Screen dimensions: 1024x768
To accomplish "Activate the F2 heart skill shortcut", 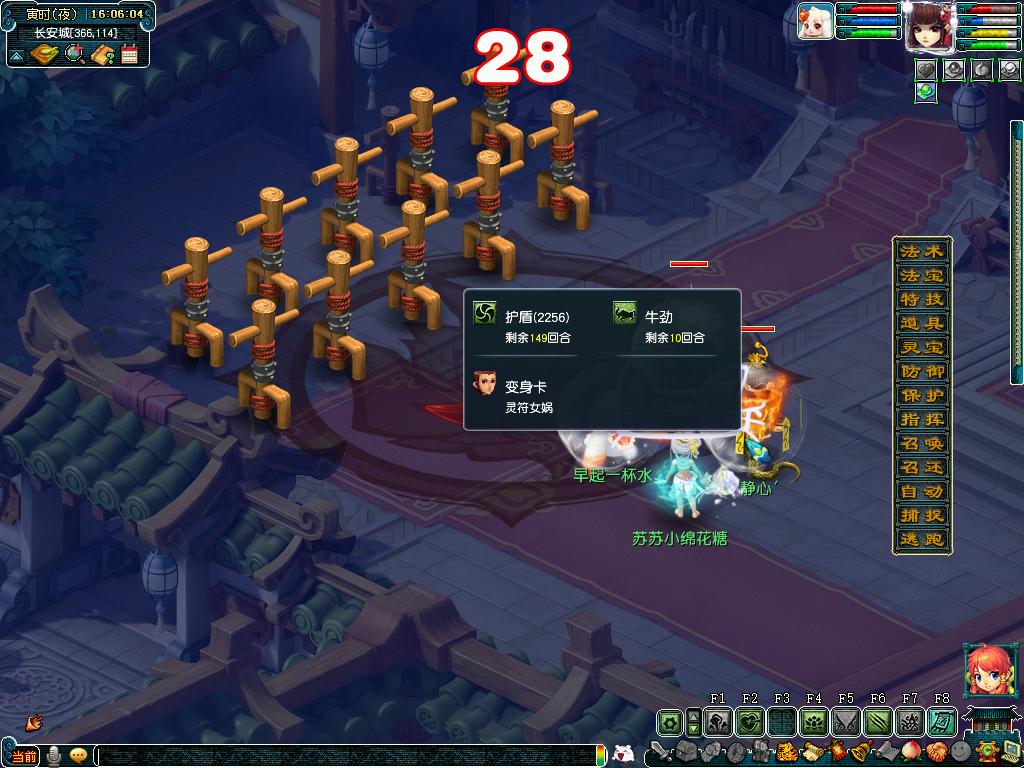I will [750, 722].
